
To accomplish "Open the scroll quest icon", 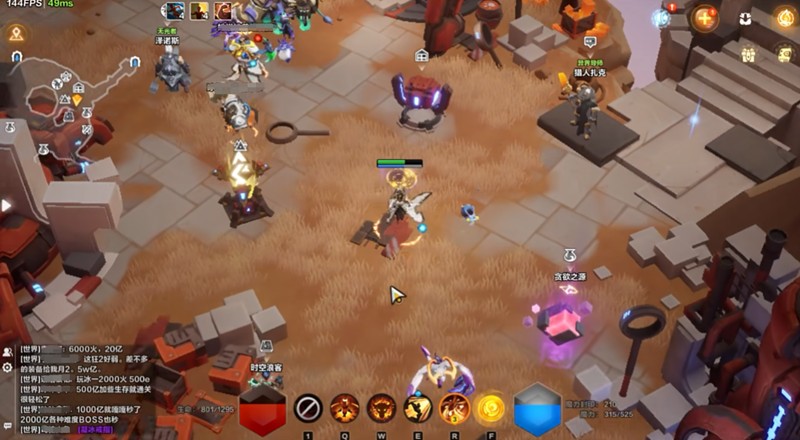I will [x=785, y=55].
